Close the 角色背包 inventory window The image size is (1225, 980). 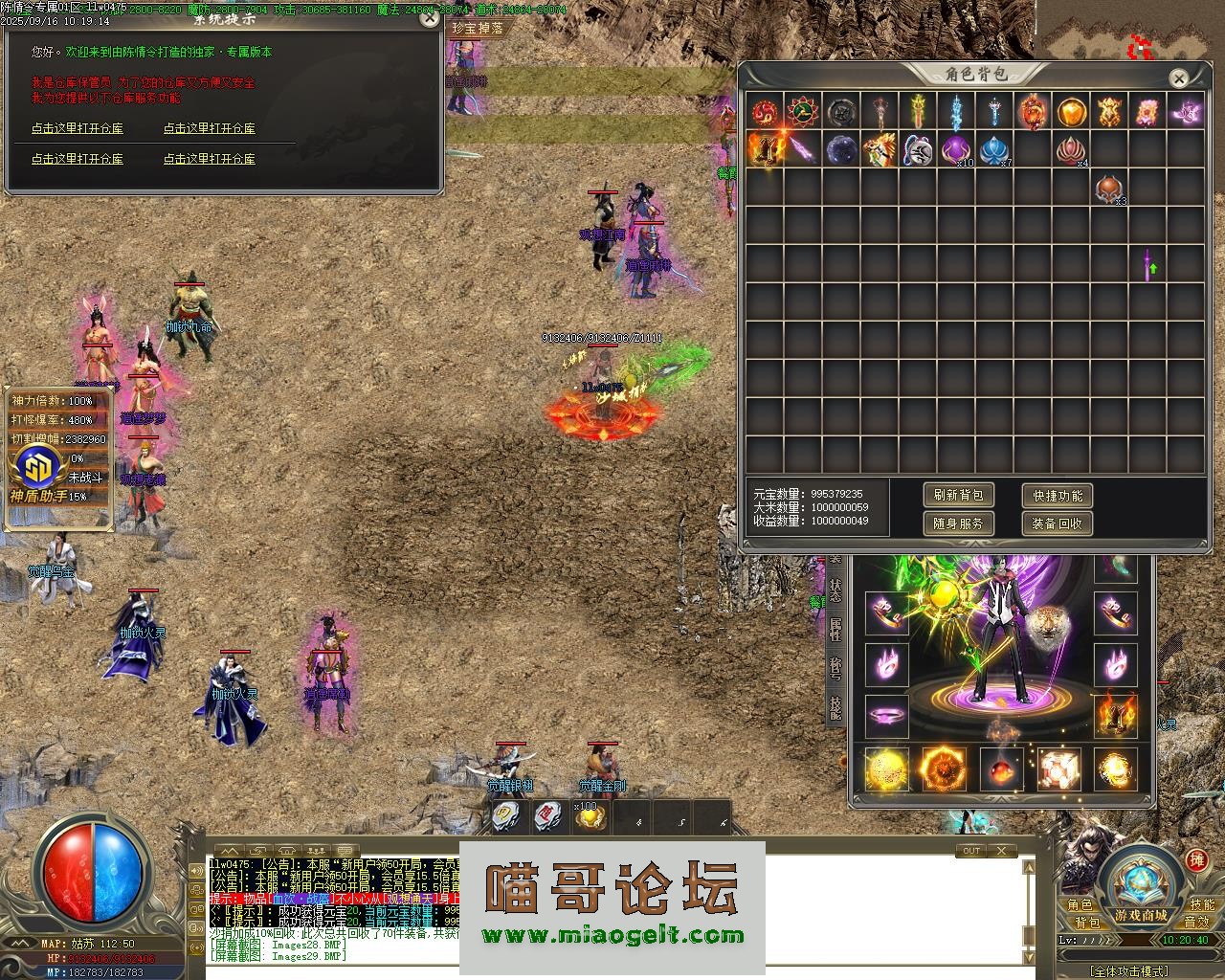pos(1179,78)
